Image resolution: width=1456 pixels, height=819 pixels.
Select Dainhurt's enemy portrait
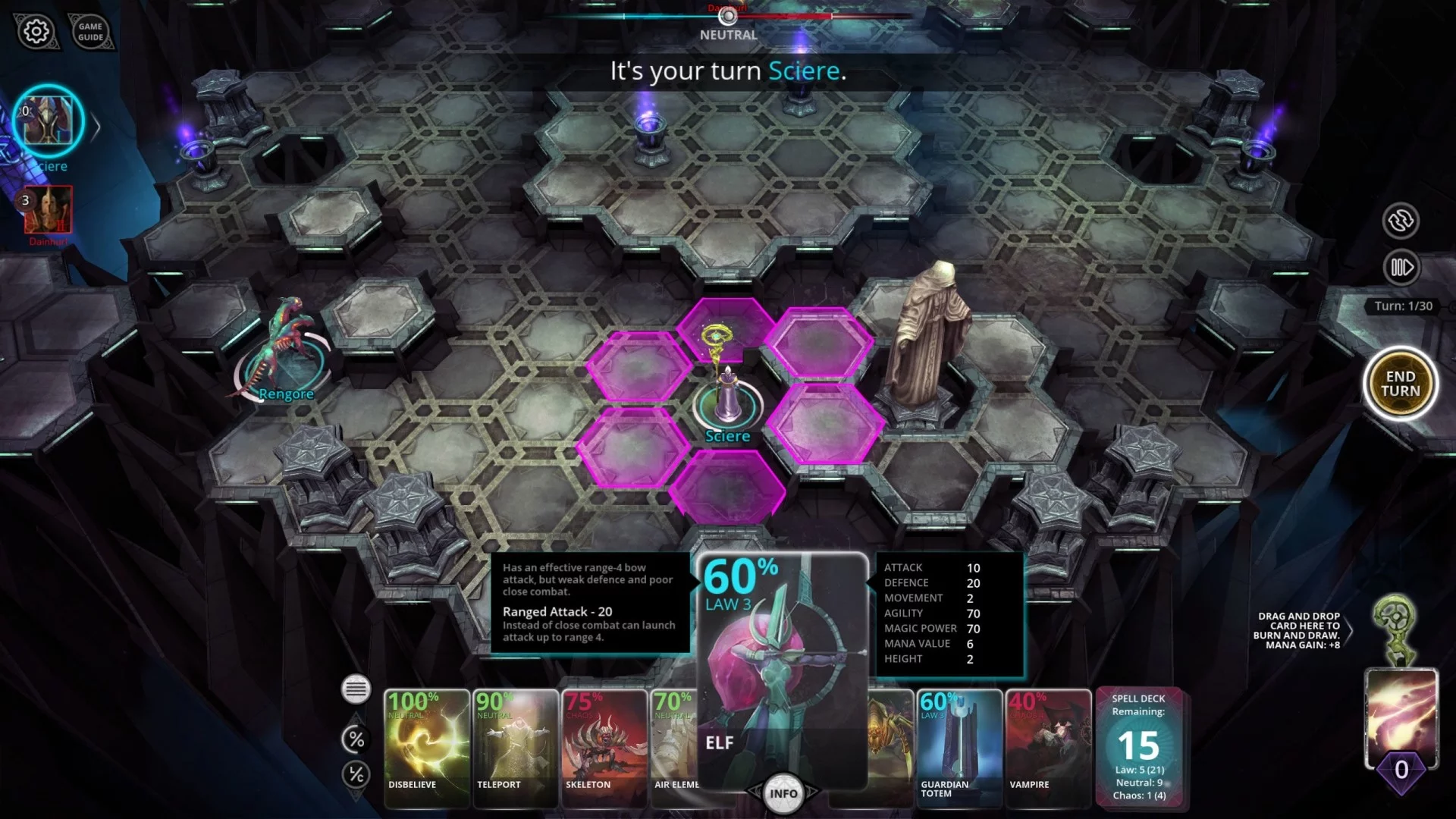pos(49,210)
